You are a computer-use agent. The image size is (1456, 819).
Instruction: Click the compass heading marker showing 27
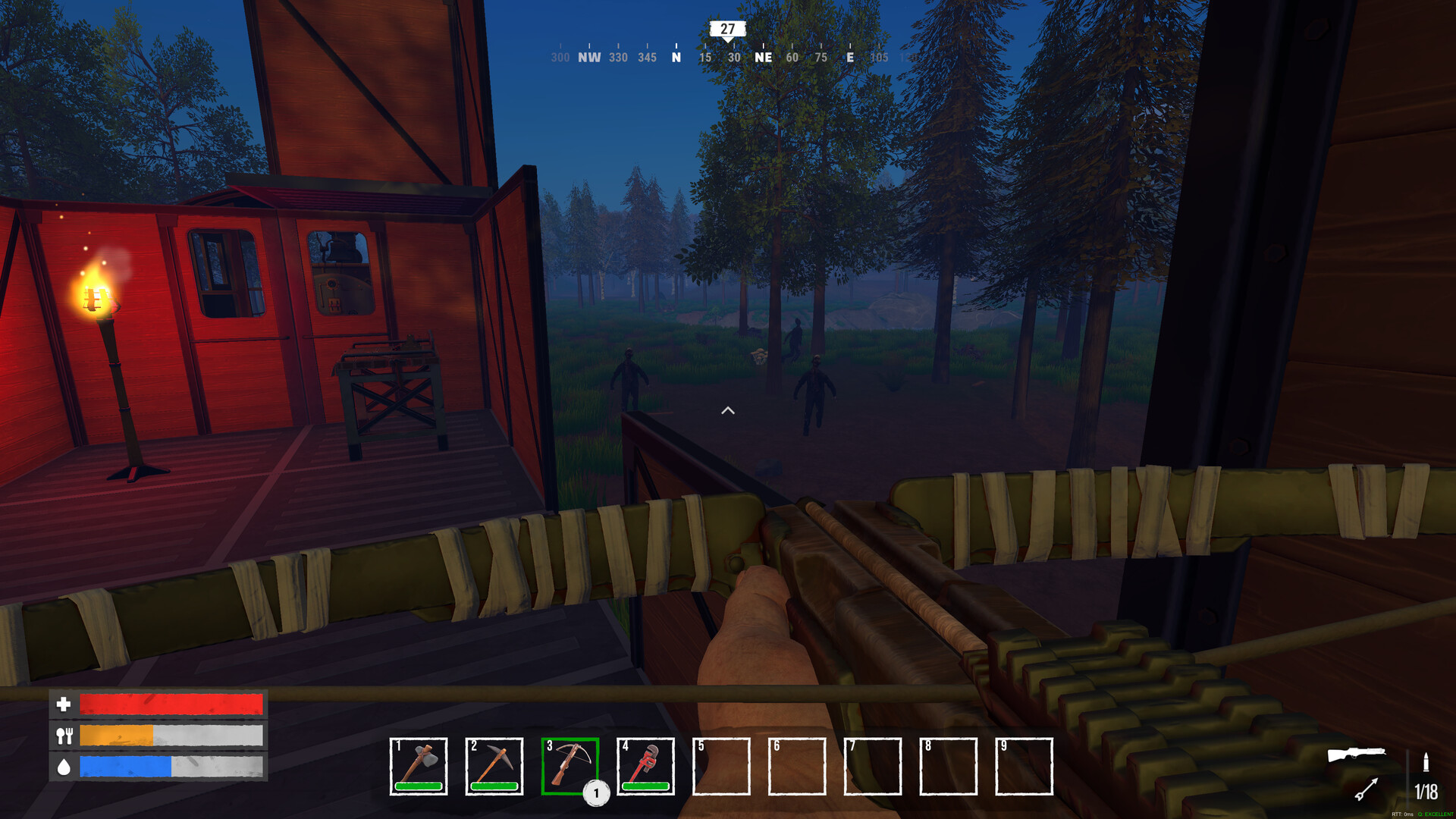point(727,30)
